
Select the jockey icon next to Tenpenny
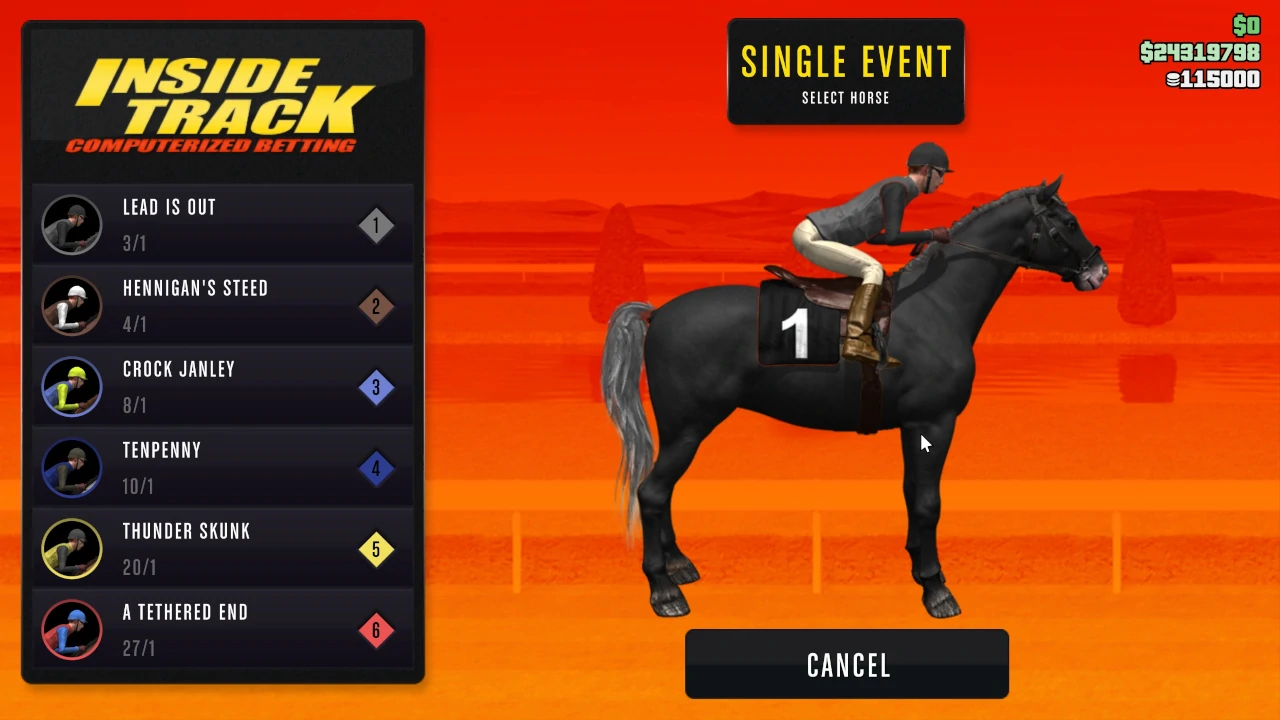pos(71,468)
